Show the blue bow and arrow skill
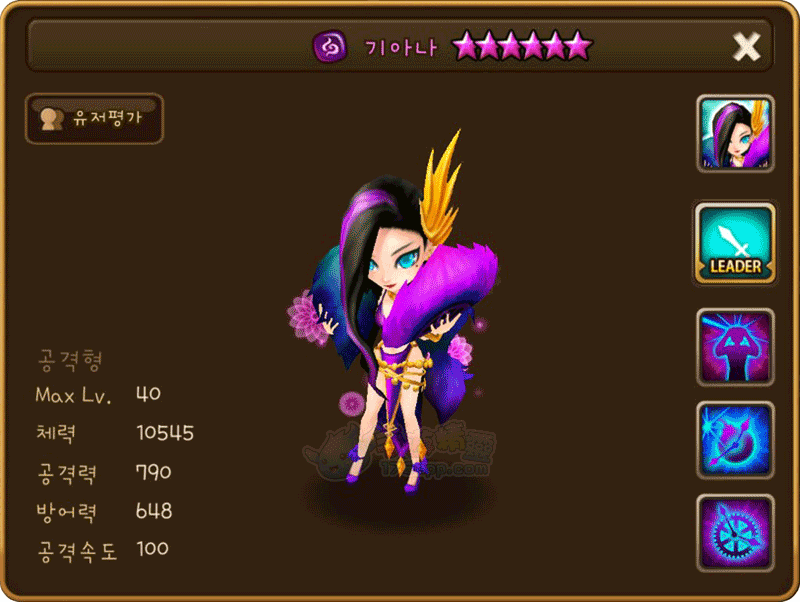The height and width of the screenshot is (602, 800). (735, 440)
